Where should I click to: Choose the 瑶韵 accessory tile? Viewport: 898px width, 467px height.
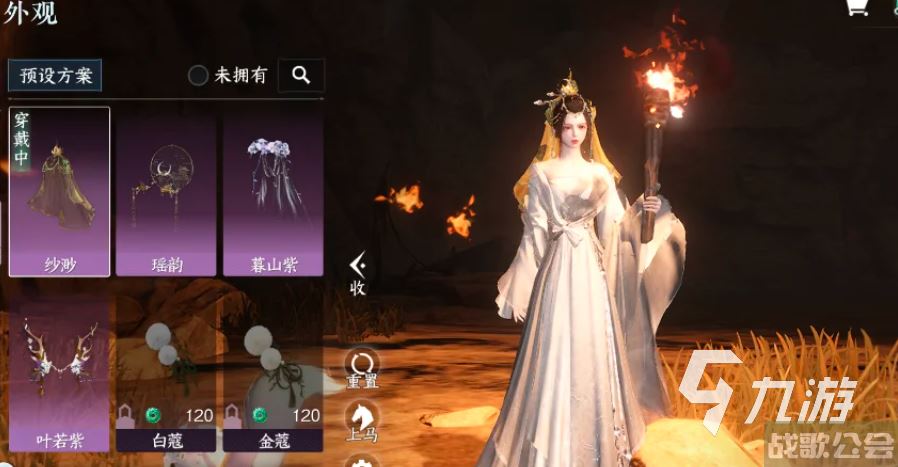tap(166, 191)
